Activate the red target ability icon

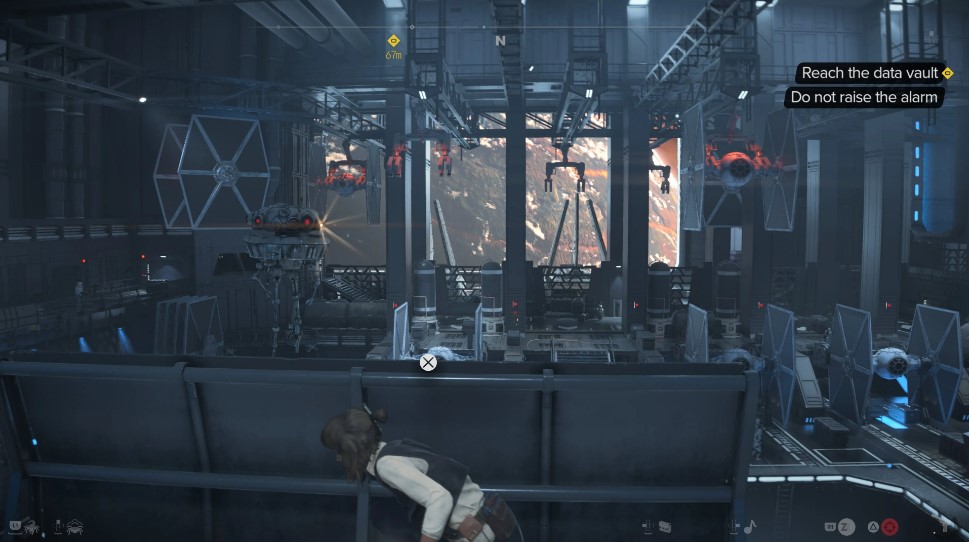click(889, 526)
